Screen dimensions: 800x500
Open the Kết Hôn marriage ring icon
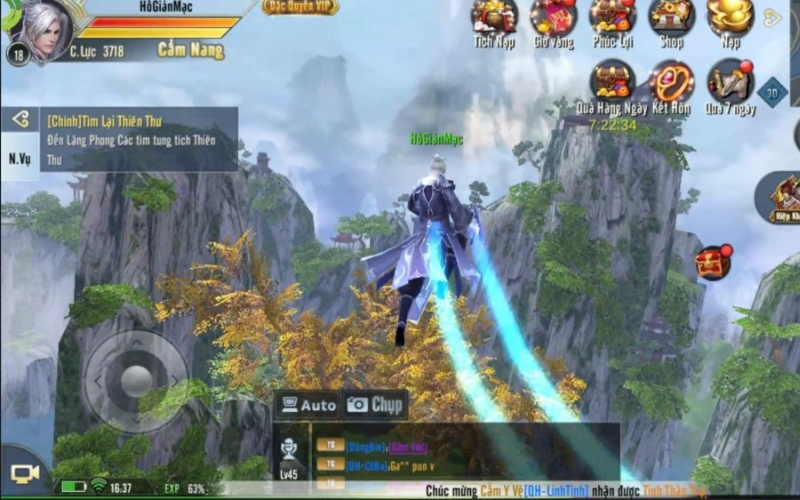coord(671,84)
